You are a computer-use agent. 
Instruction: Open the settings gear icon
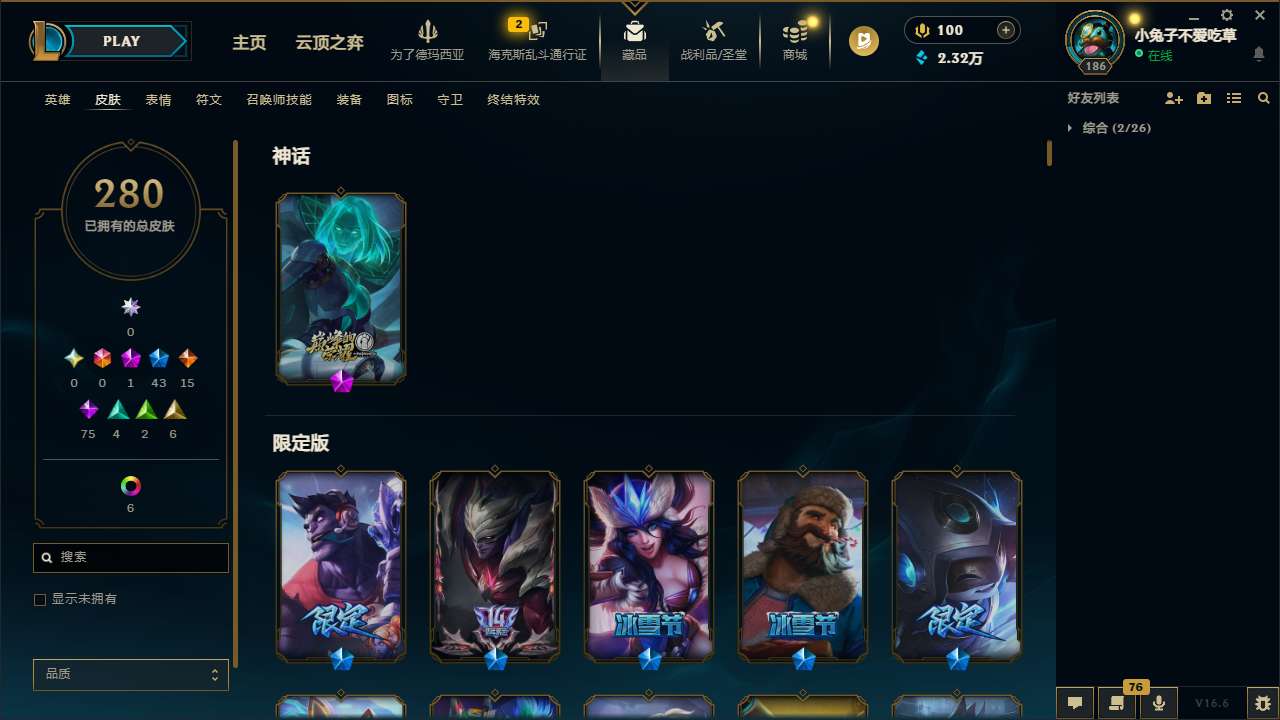pyautogui.click(x=1225, y=16)
